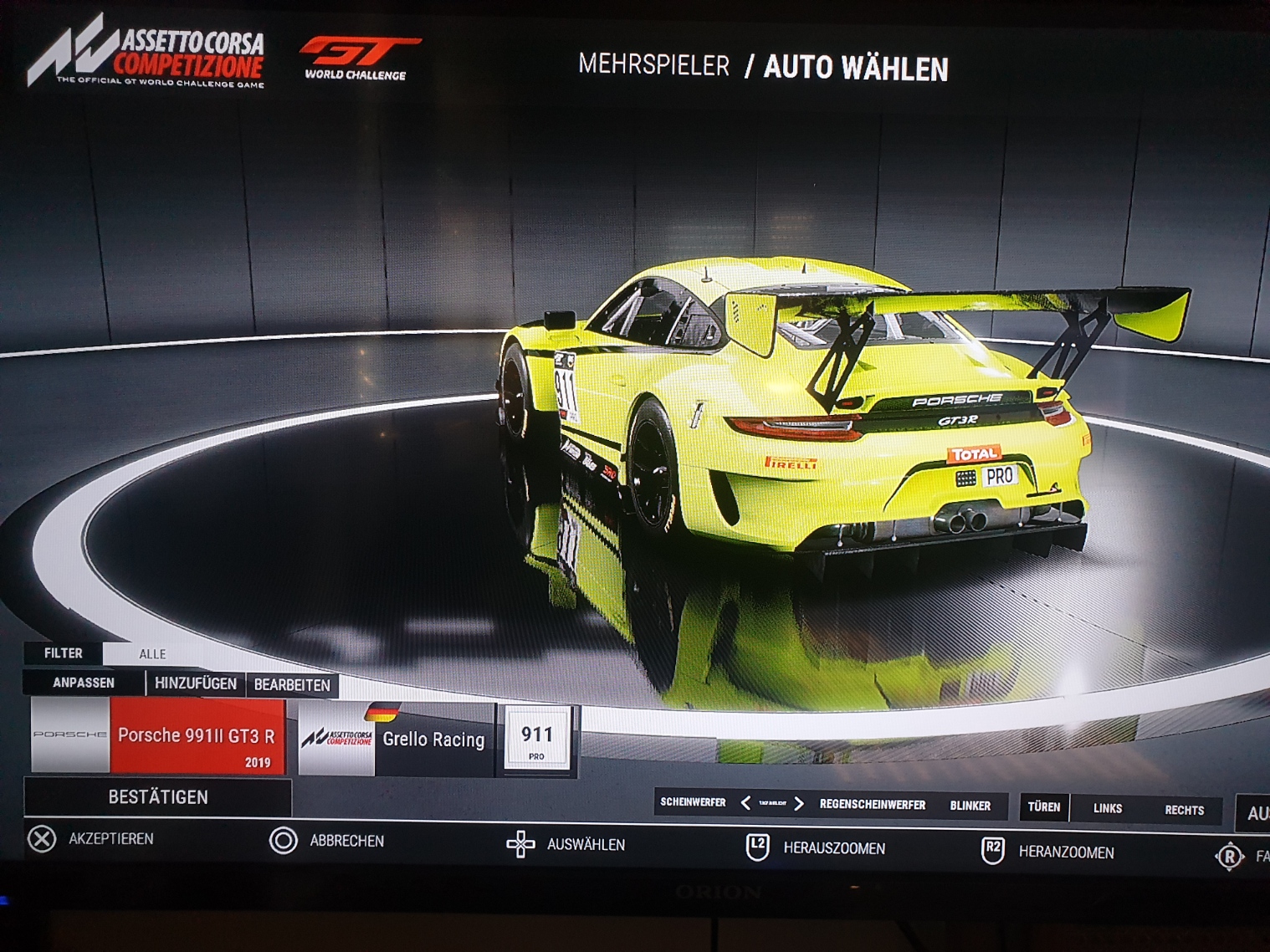
Task: Confirm the car with Bestätigen
Action: [x=158, y=797]
